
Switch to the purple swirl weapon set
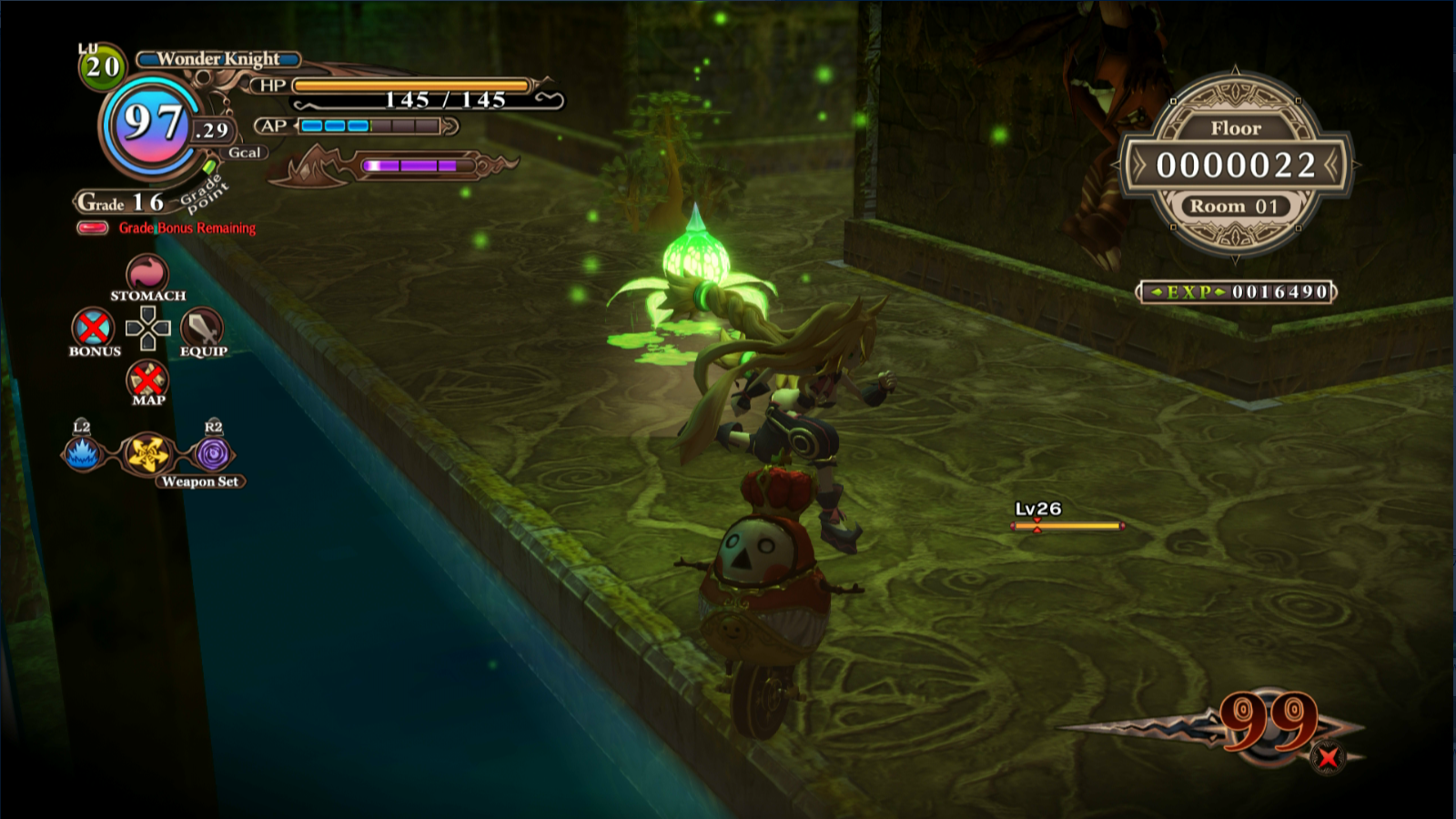click(x=214, y=454)
